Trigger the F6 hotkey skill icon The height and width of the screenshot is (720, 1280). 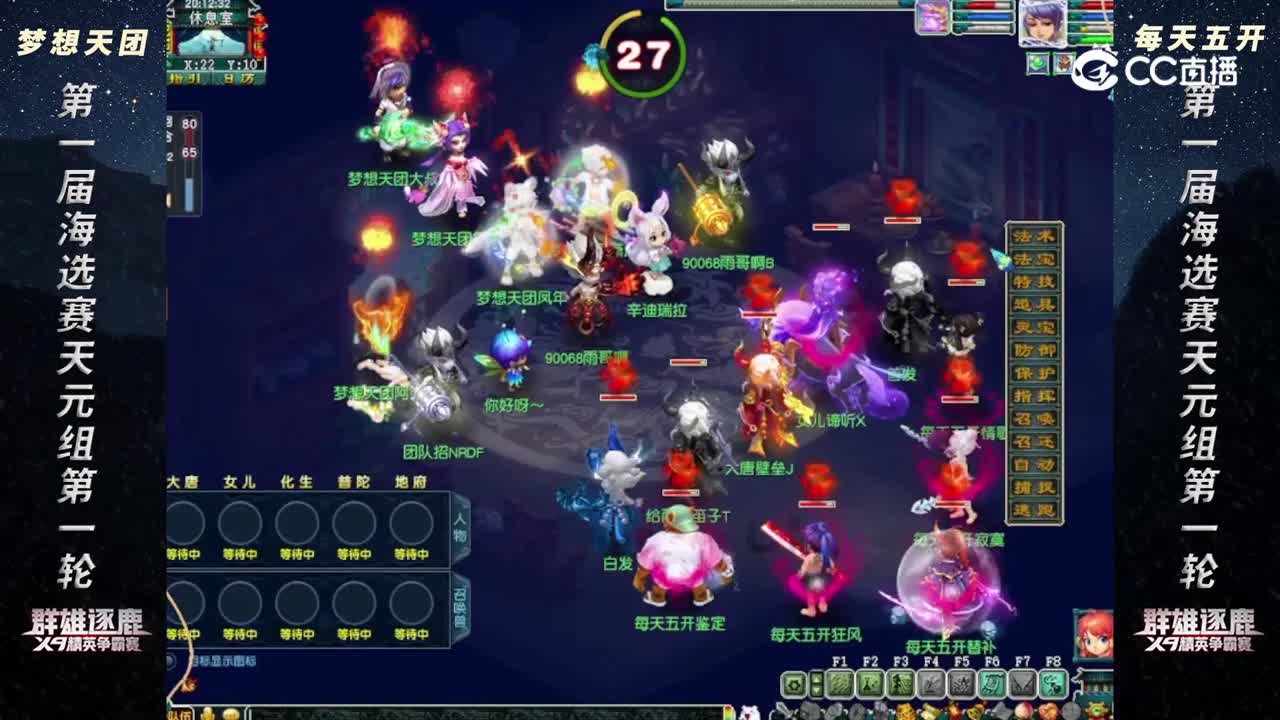tap(992, 684)
